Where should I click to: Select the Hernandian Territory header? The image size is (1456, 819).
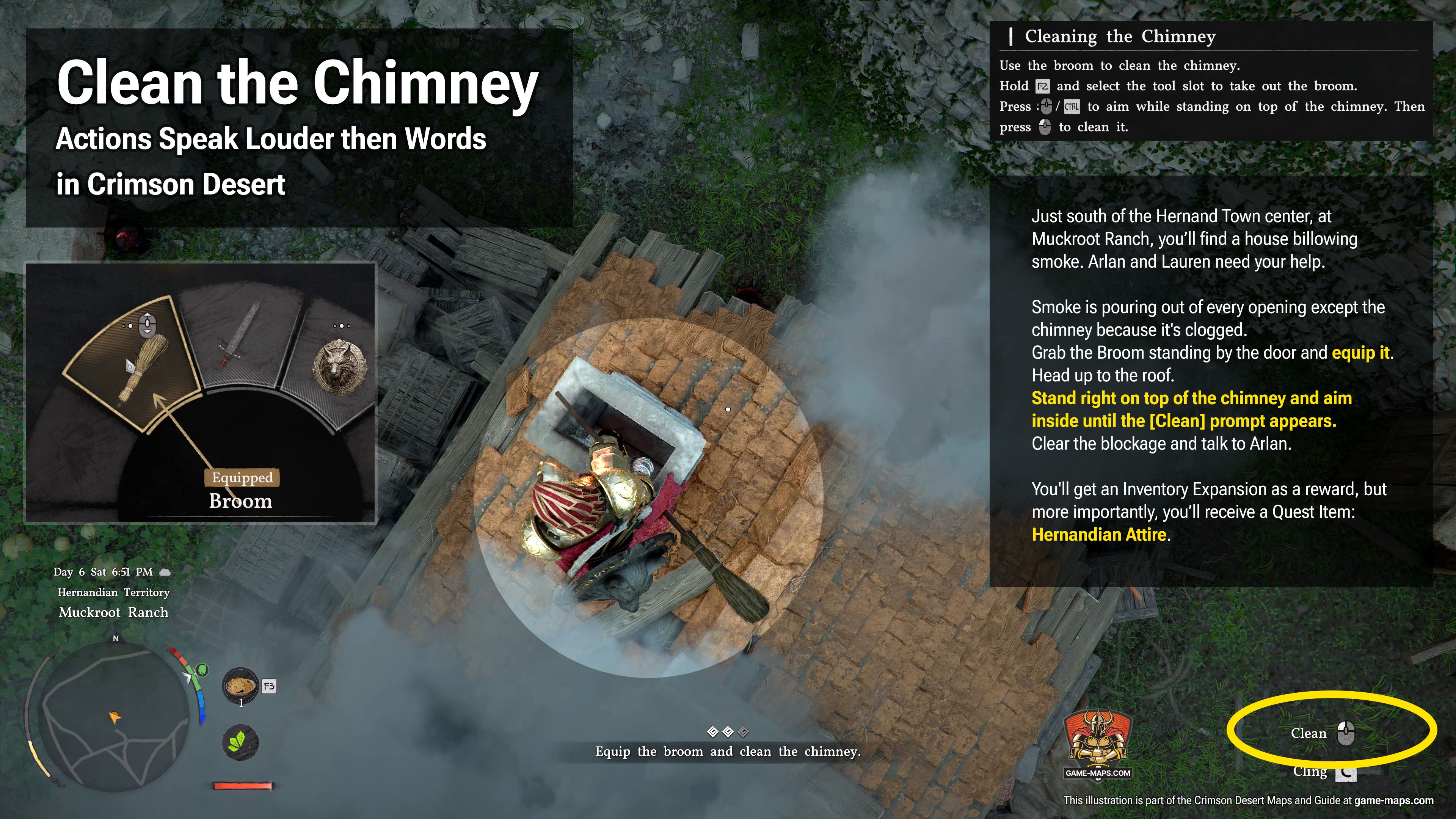click(113, 592)
